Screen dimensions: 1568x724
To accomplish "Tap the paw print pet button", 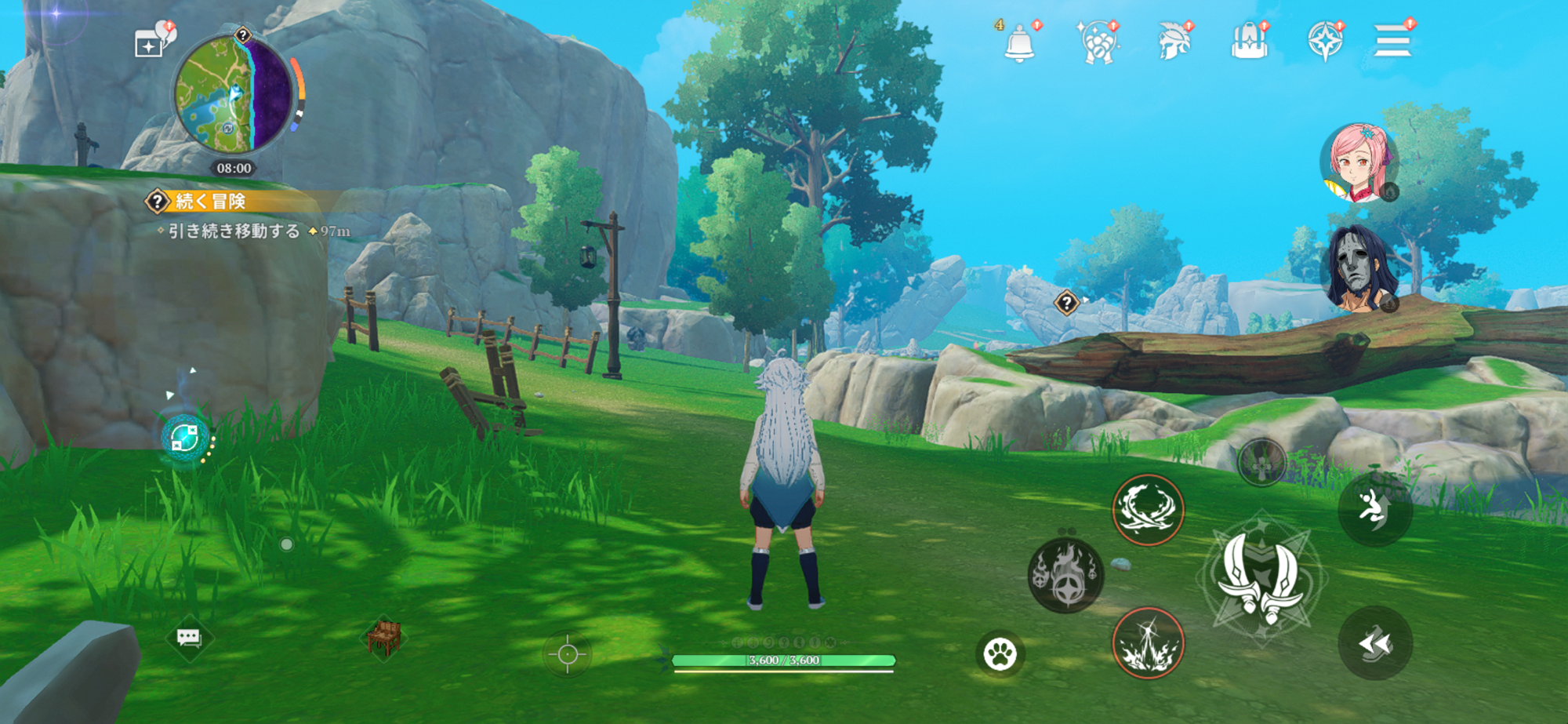I will 1000,653.
